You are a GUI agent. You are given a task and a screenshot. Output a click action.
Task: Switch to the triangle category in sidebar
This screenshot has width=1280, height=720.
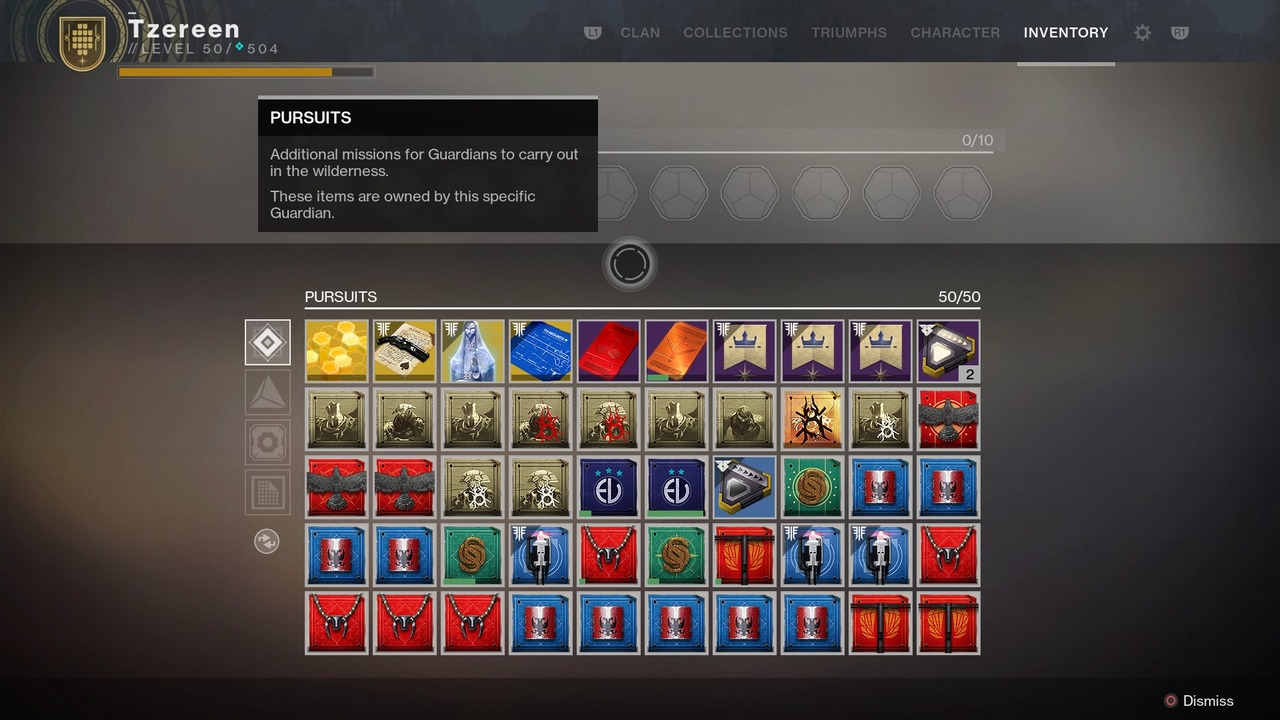click(268, 393)
